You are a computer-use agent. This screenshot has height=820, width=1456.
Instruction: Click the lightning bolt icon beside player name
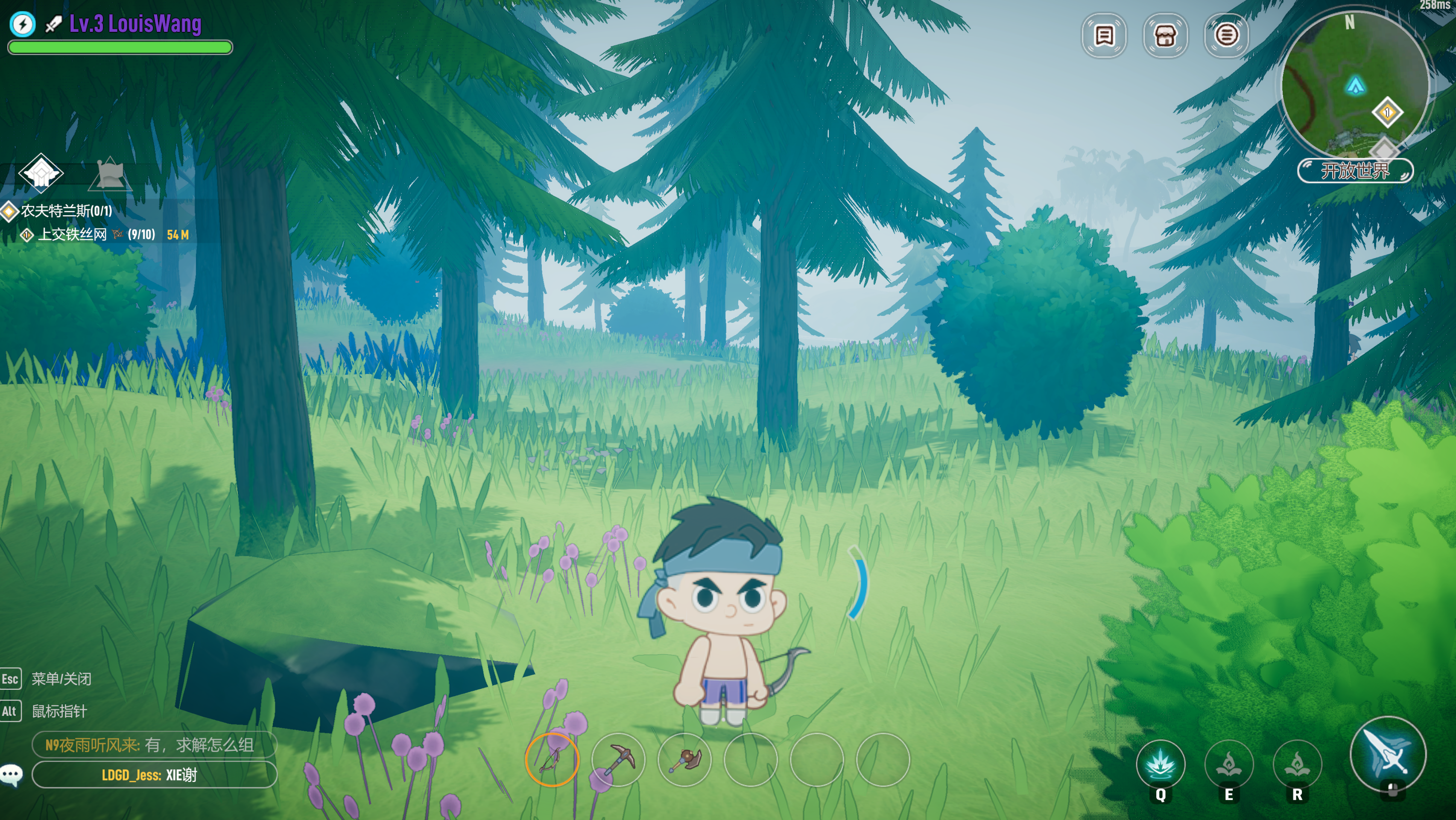coord(23,24)
